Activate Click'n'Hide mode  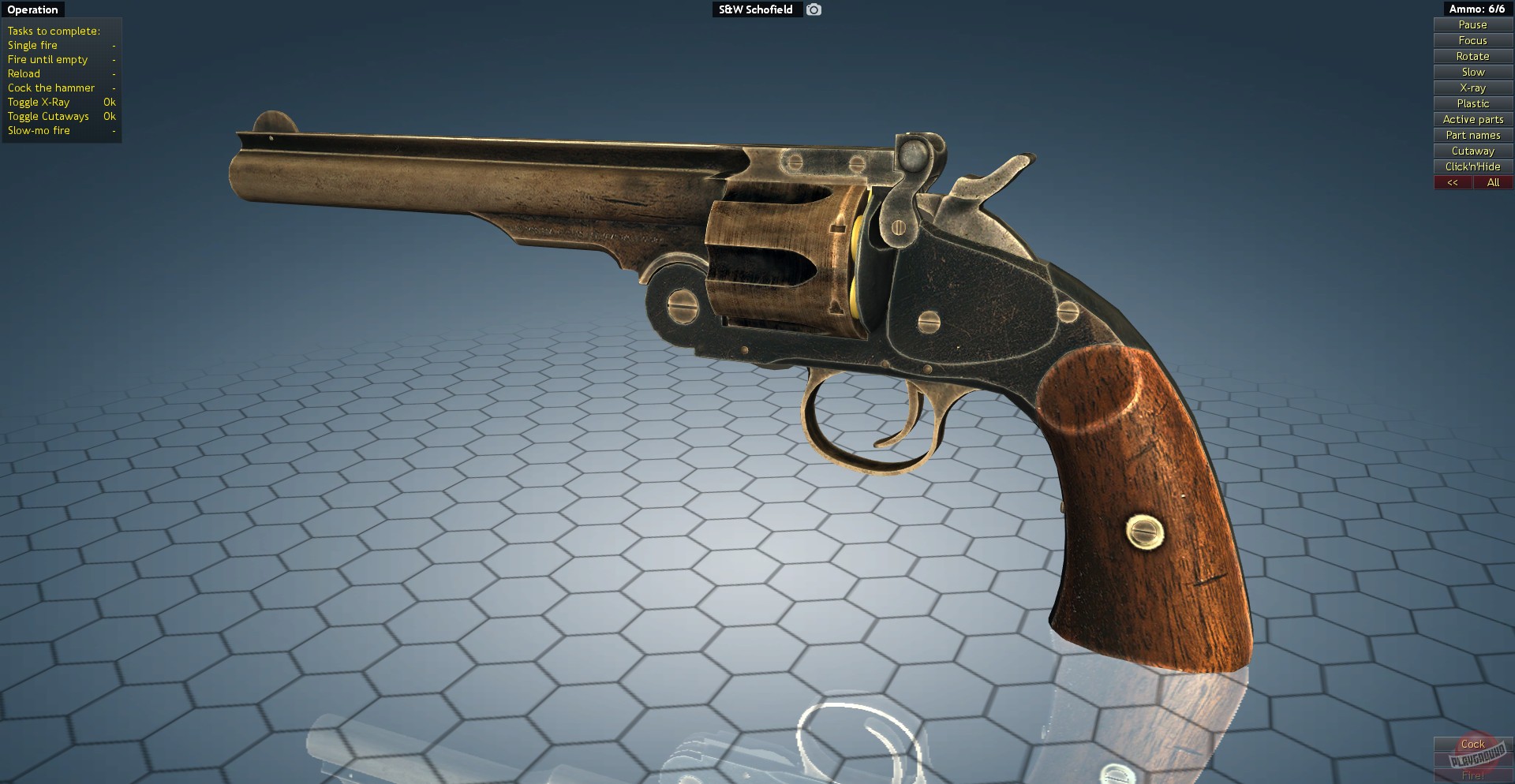[1472, 166]
